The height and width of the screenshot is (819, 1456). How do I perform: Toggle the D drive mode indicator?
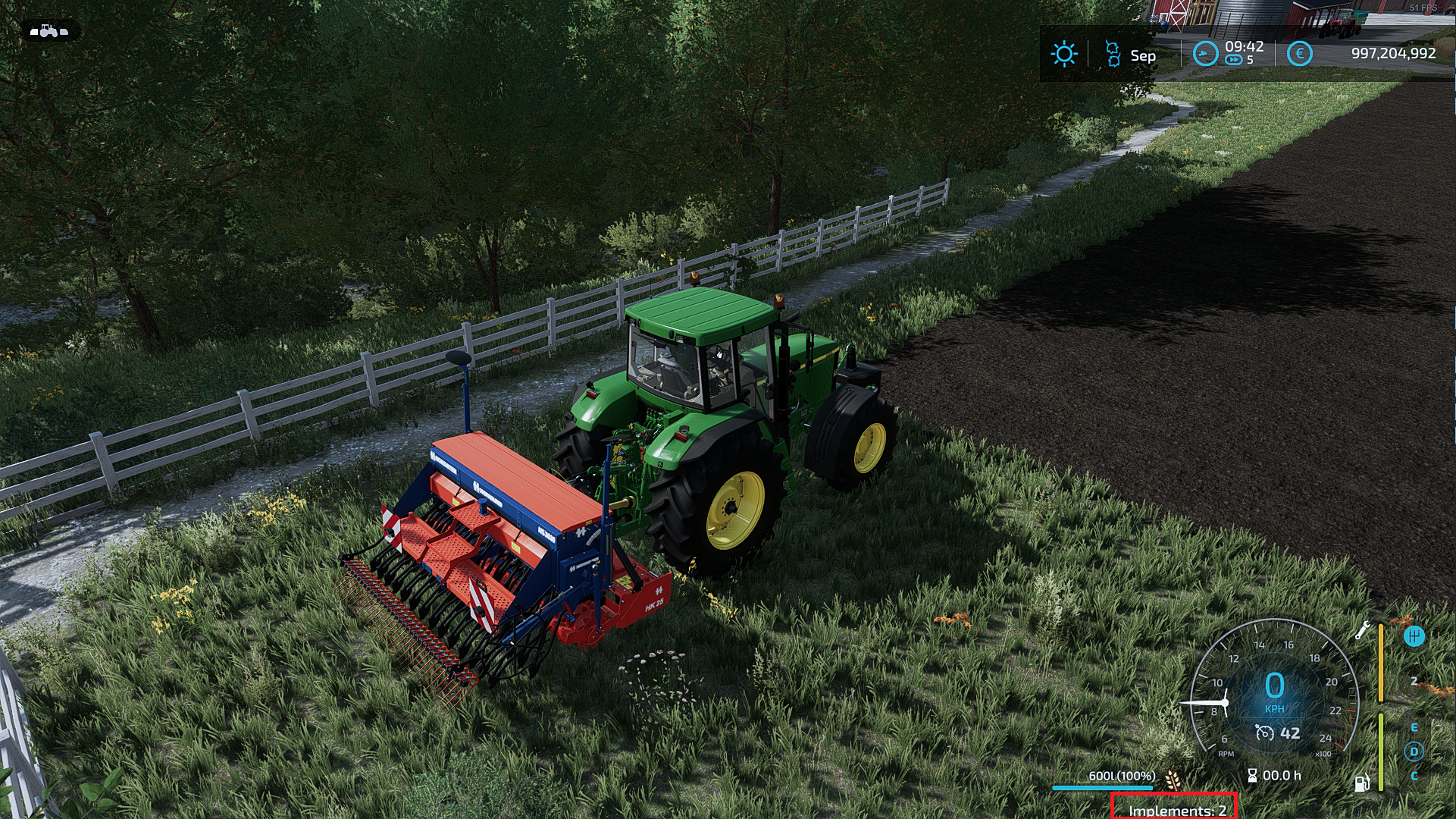(x=1414, y=752)
